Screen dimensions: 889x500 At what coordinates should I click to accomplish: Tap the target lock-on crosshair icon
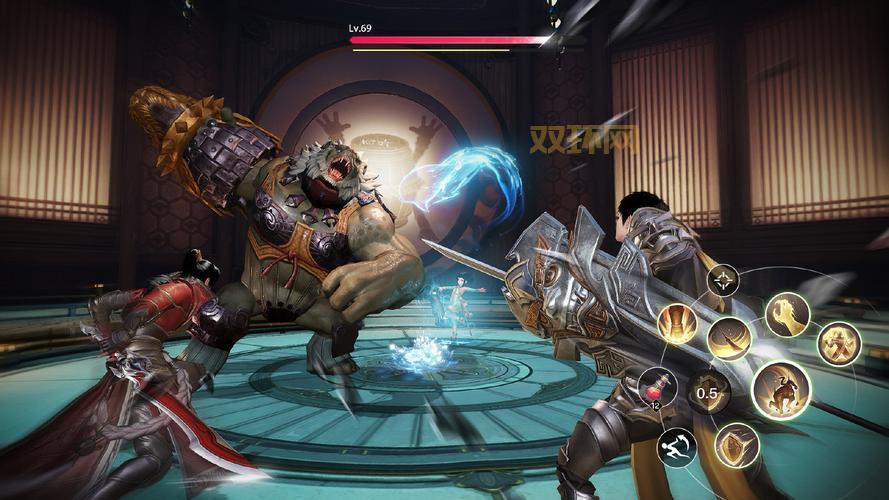point(722,279)
